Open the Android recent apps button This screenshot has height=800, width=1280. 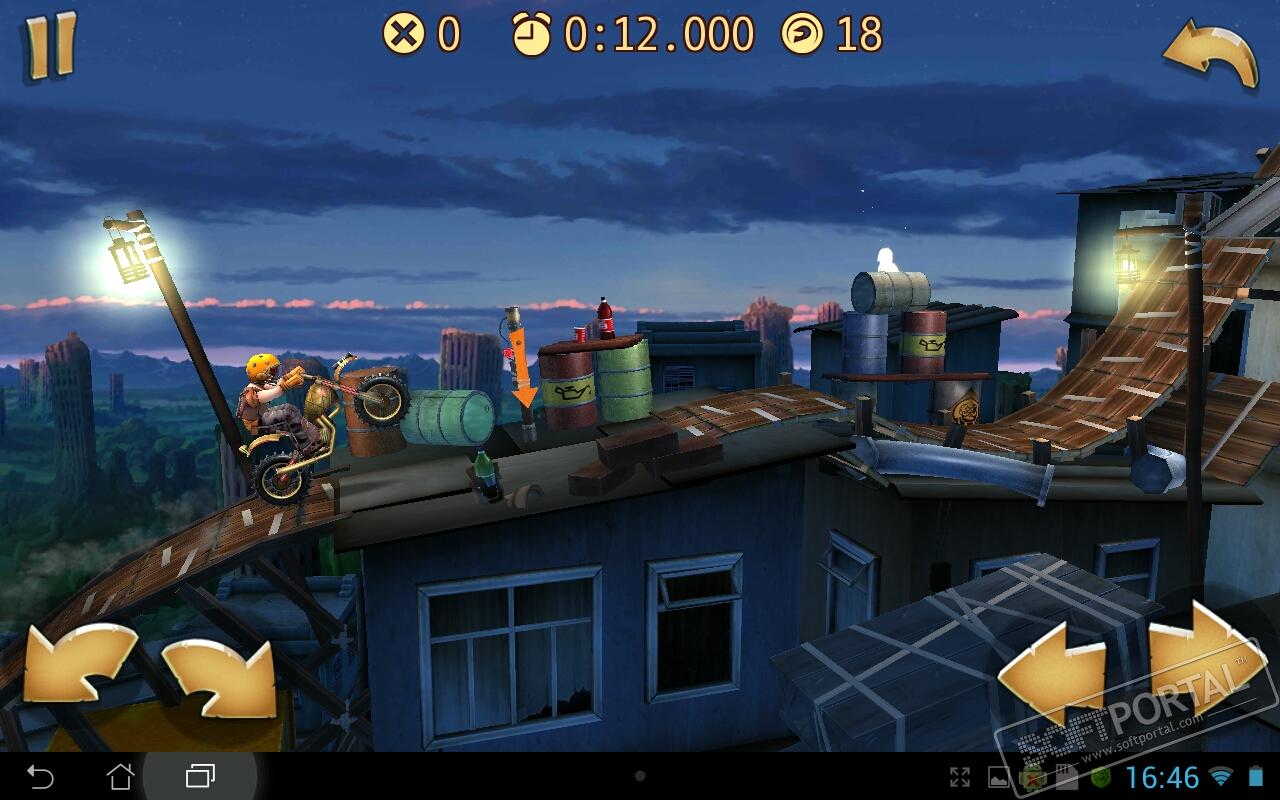coord(200,776)
